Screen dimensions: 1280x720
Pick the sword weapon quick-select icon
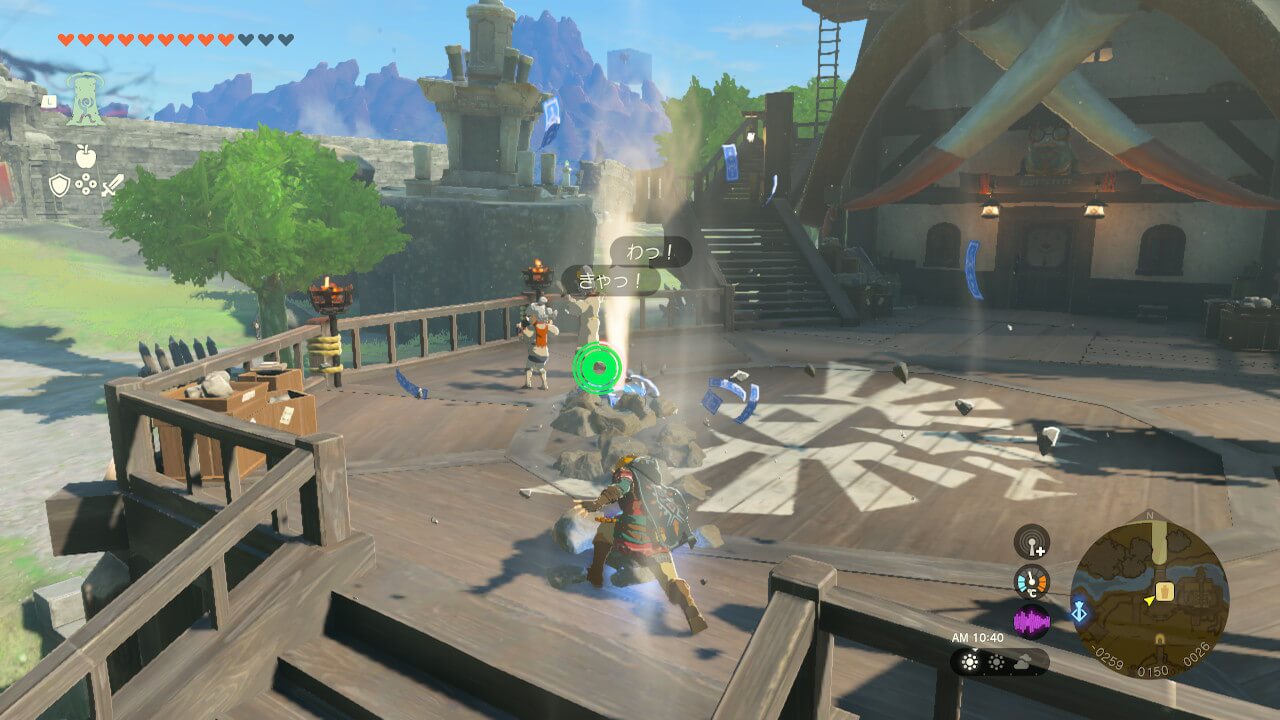click(112, 185)
